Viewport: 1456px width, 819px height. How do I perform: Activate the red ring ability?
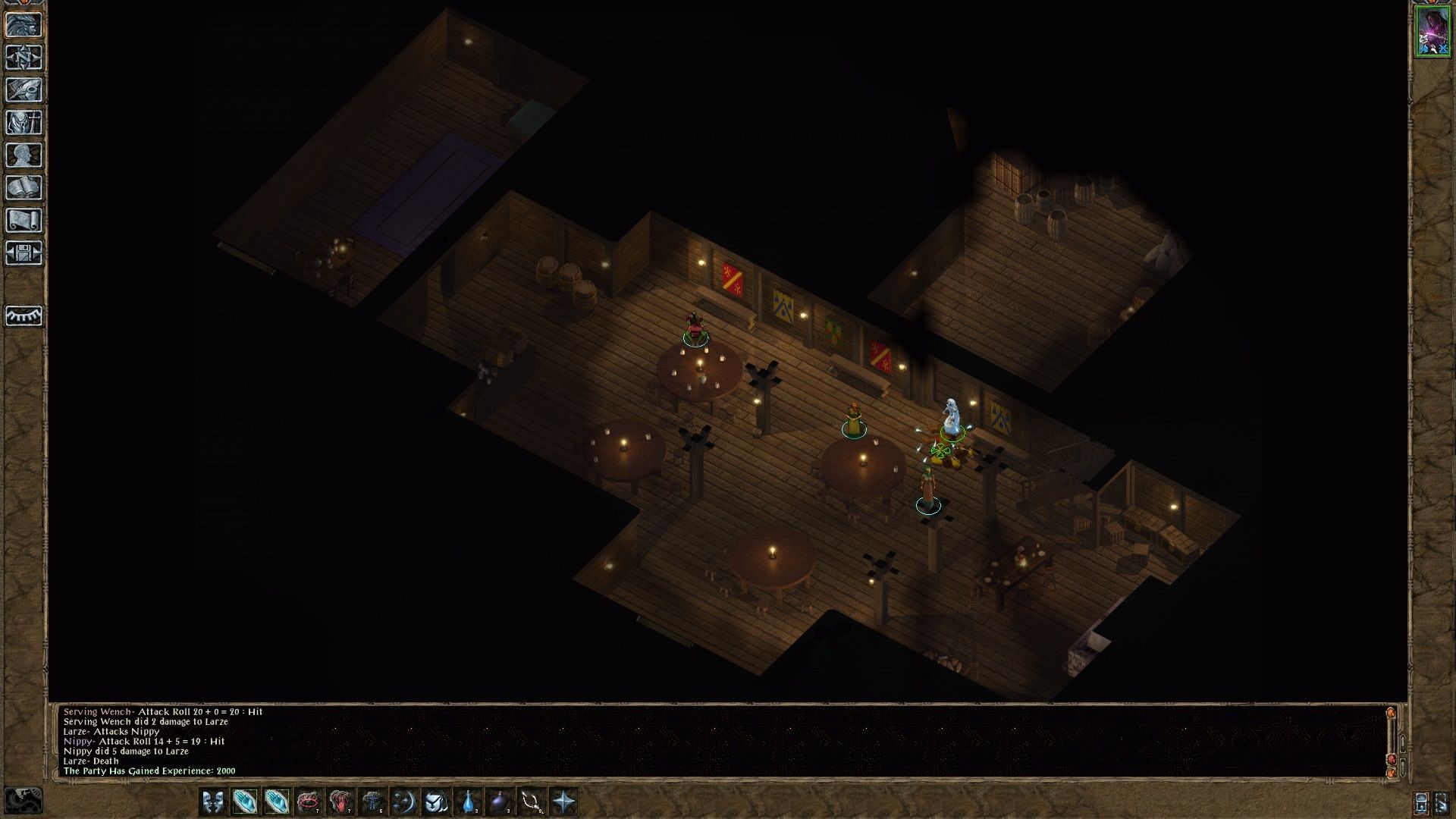(309, 802)
